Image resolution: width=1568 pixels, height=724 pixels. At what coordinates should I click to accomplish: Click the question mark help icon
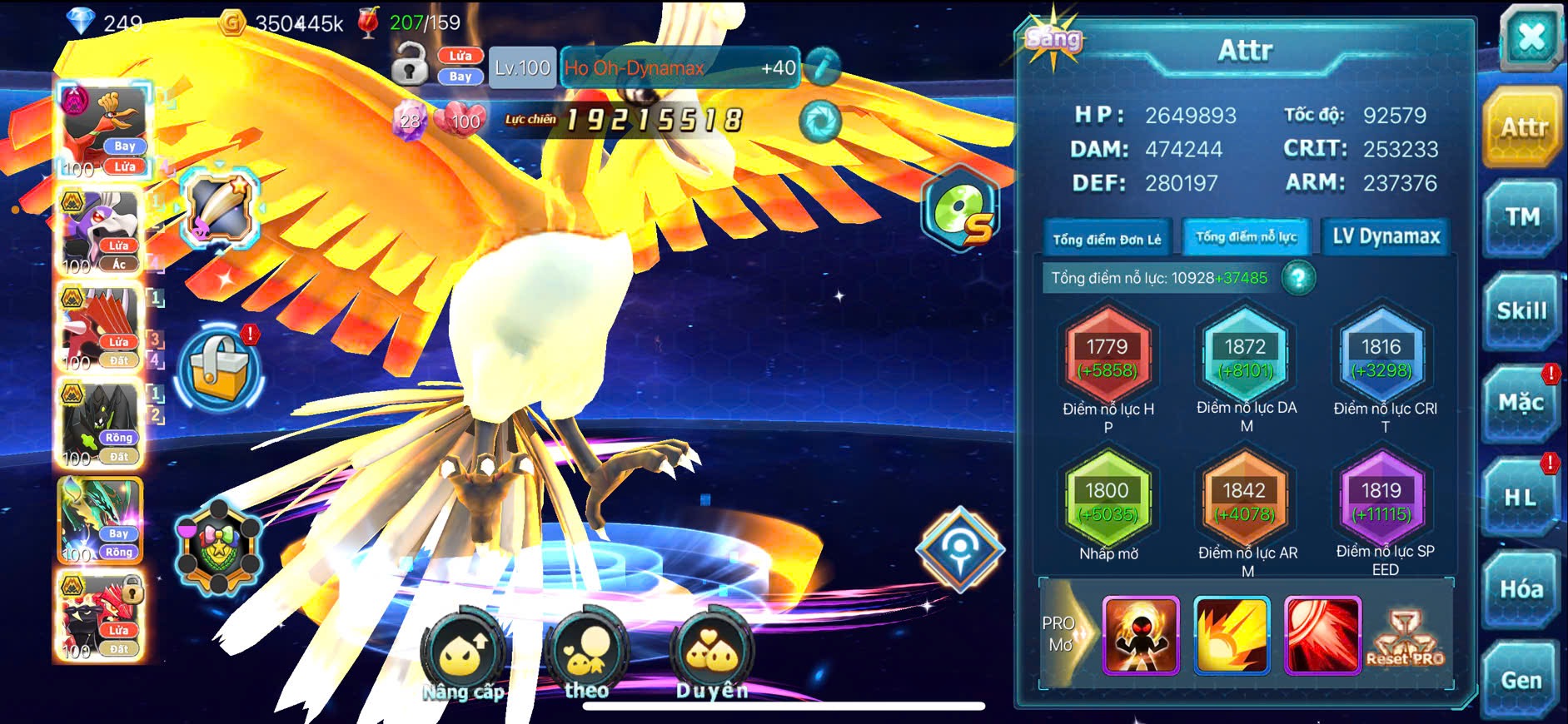click(x=1298, y=278)
